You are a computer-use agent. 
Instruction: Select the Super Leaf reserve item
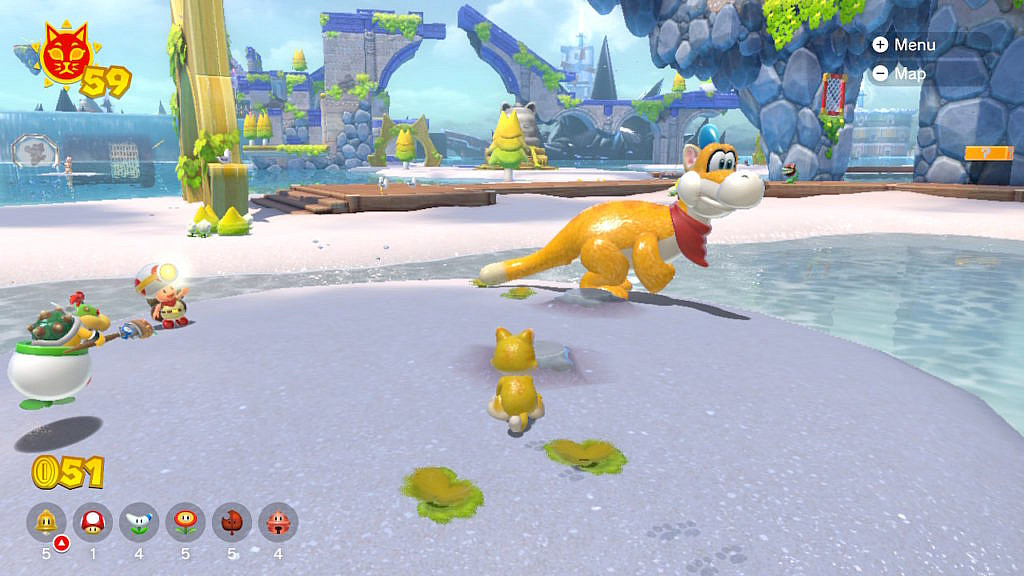coord(232,521)
